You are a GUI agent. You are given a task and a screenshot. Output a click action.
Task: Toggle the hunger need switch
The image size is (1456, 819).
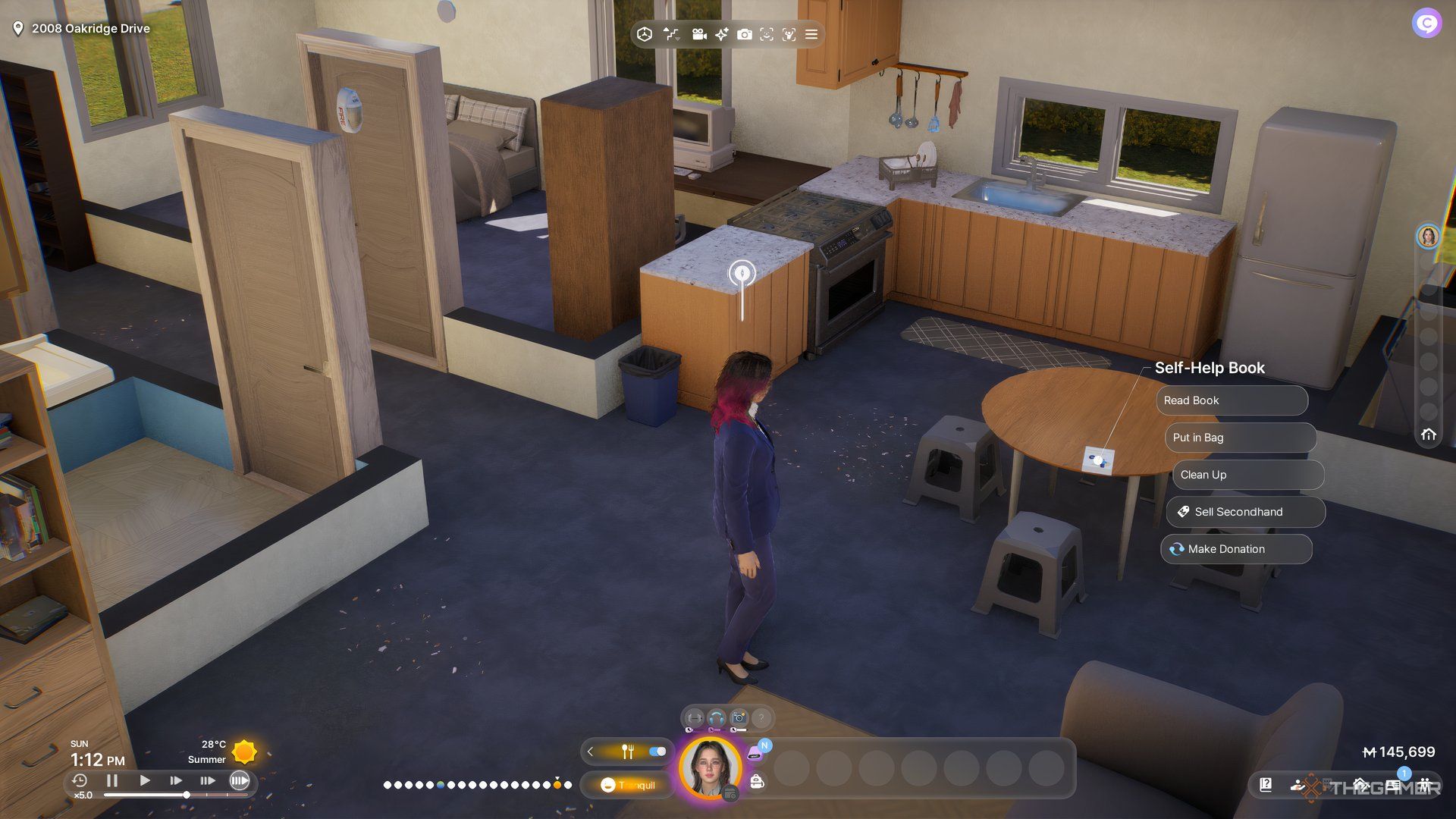[657, 752]
